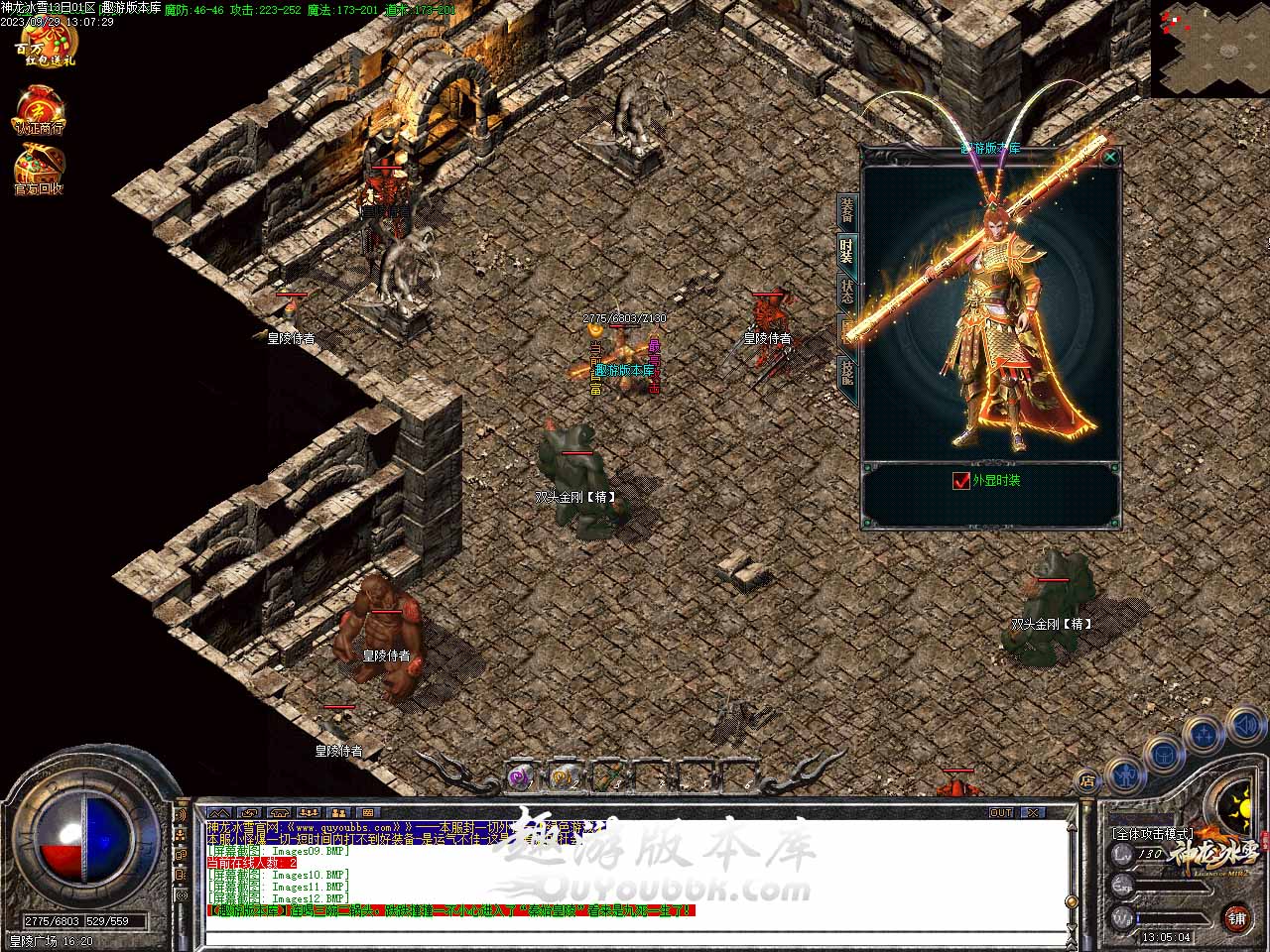The image size is (1270, 952).
Task: Toggle sound with the speaker button
Action: point(1243,727)
